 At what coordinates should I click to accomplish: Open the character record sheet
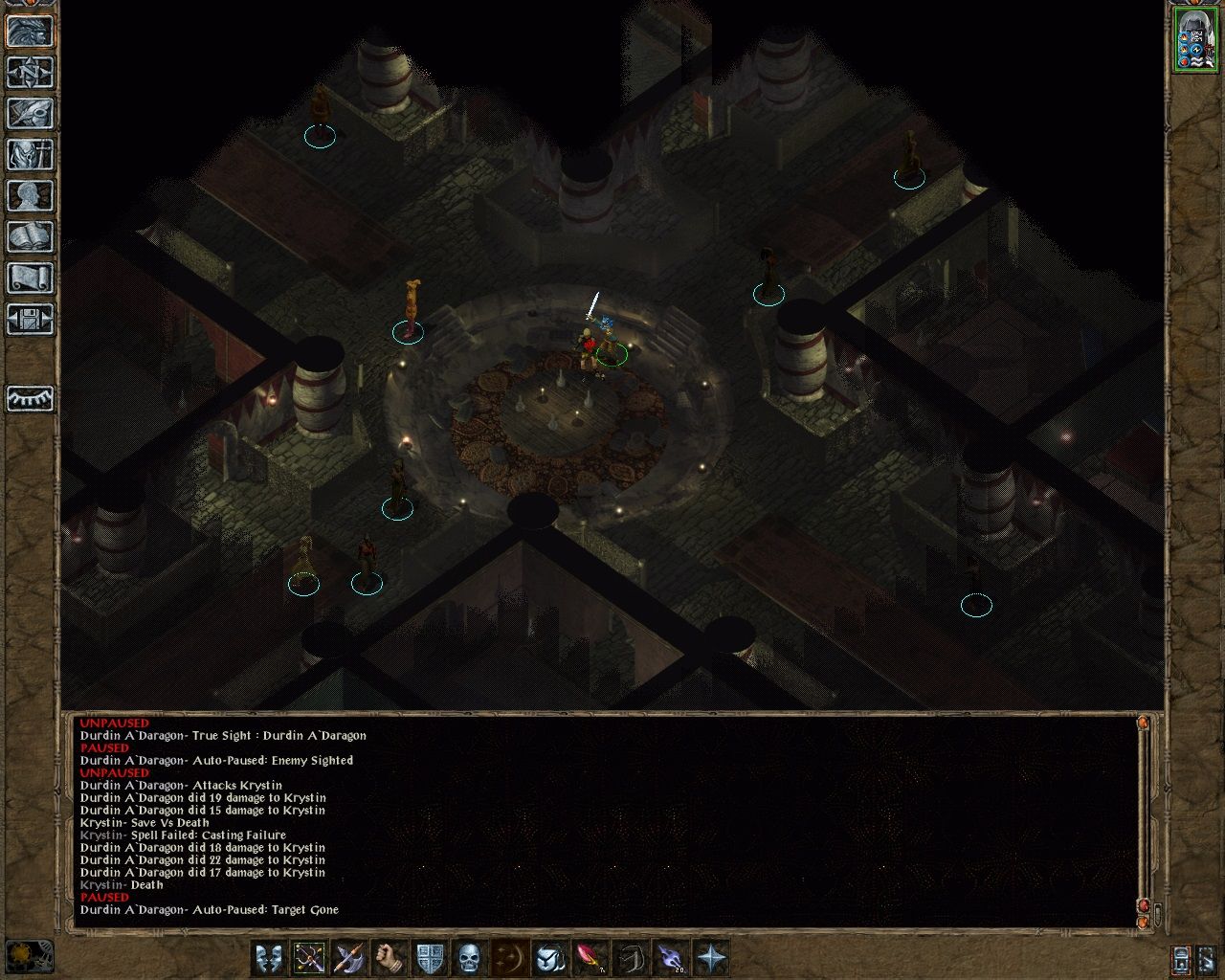tap(30, 196)
